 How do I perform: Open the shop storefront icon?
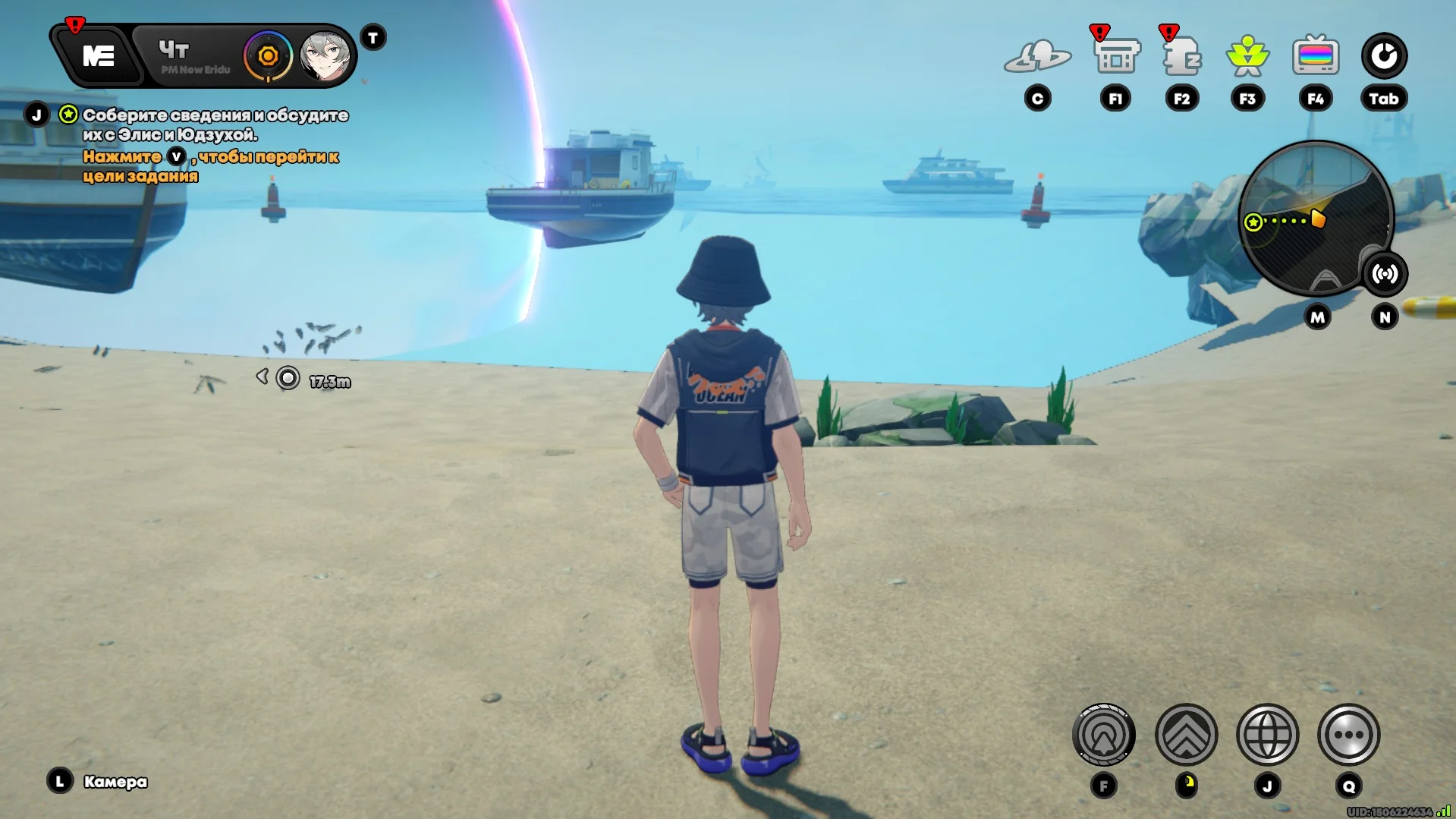1116,56
